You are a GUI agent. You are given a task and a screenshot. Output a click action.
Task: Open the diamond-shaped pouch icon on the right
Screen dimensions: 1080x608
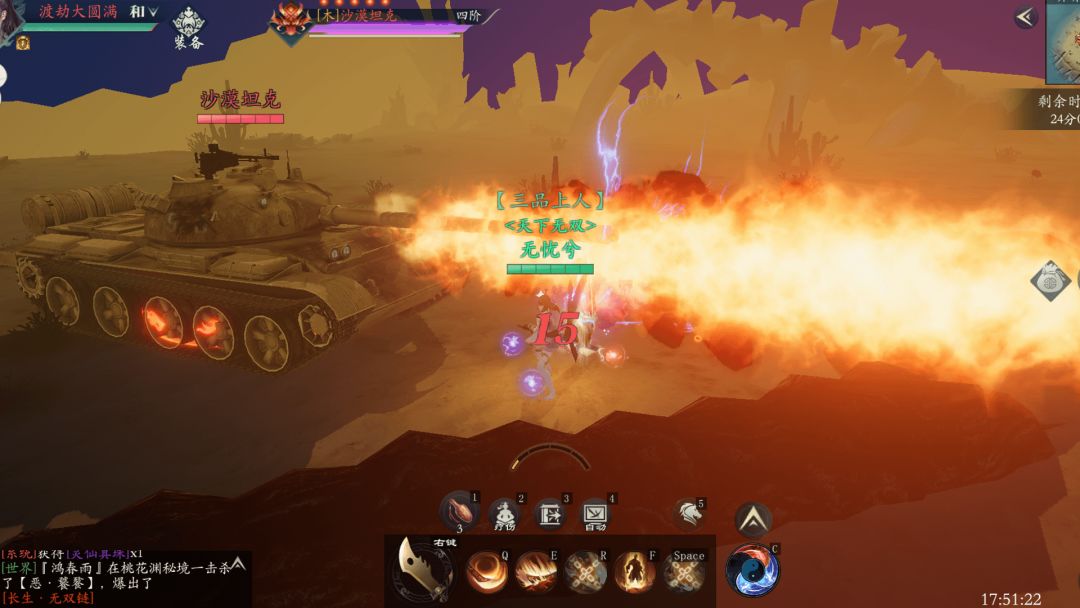[x=1050, y=281]
